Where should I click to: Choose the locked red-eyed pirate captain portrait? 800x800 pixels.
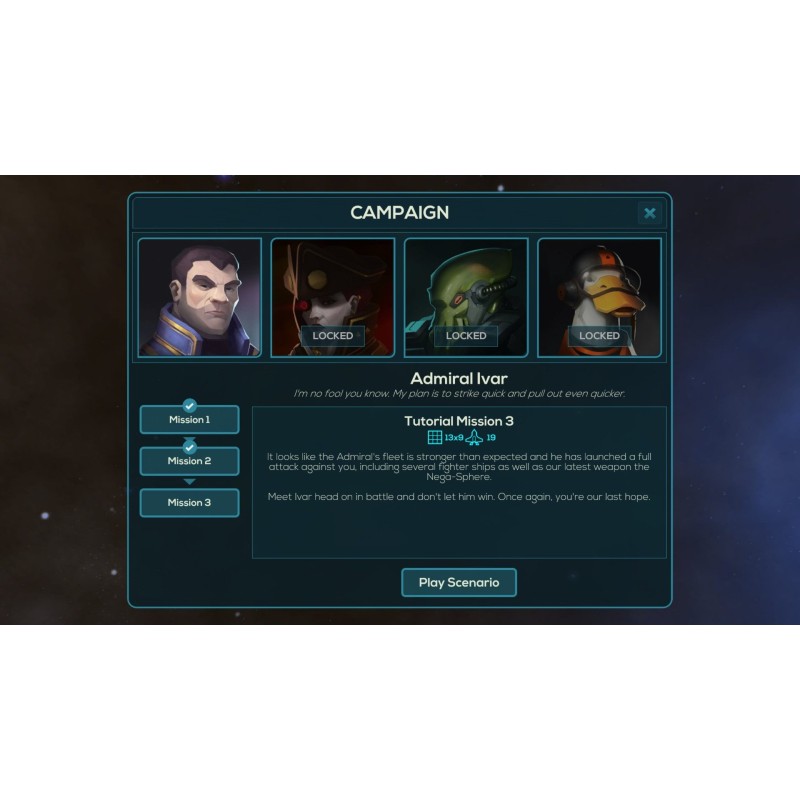pyautogui.click(x=333, y=297)
